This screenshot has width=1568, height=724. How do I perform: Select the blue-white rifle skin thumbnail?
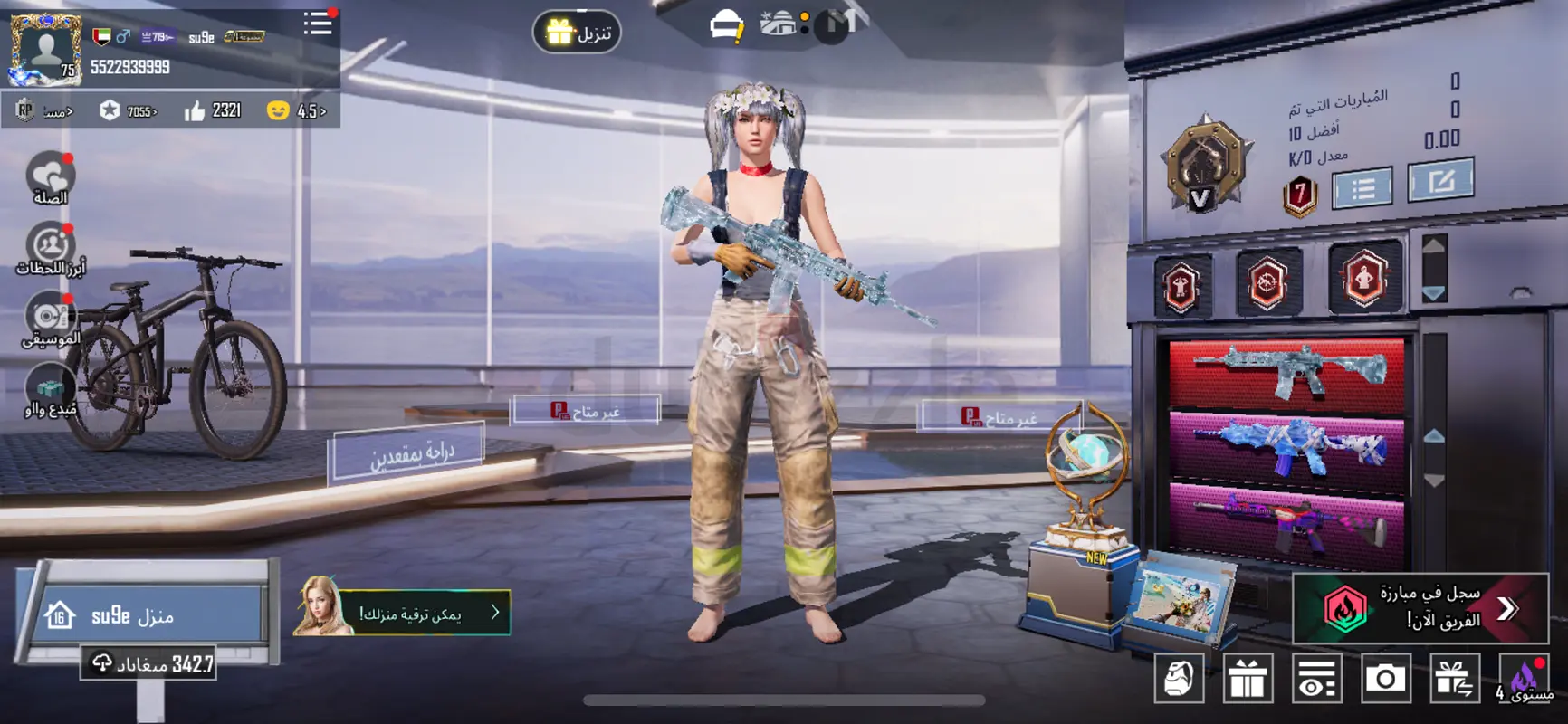[1286, 445]
